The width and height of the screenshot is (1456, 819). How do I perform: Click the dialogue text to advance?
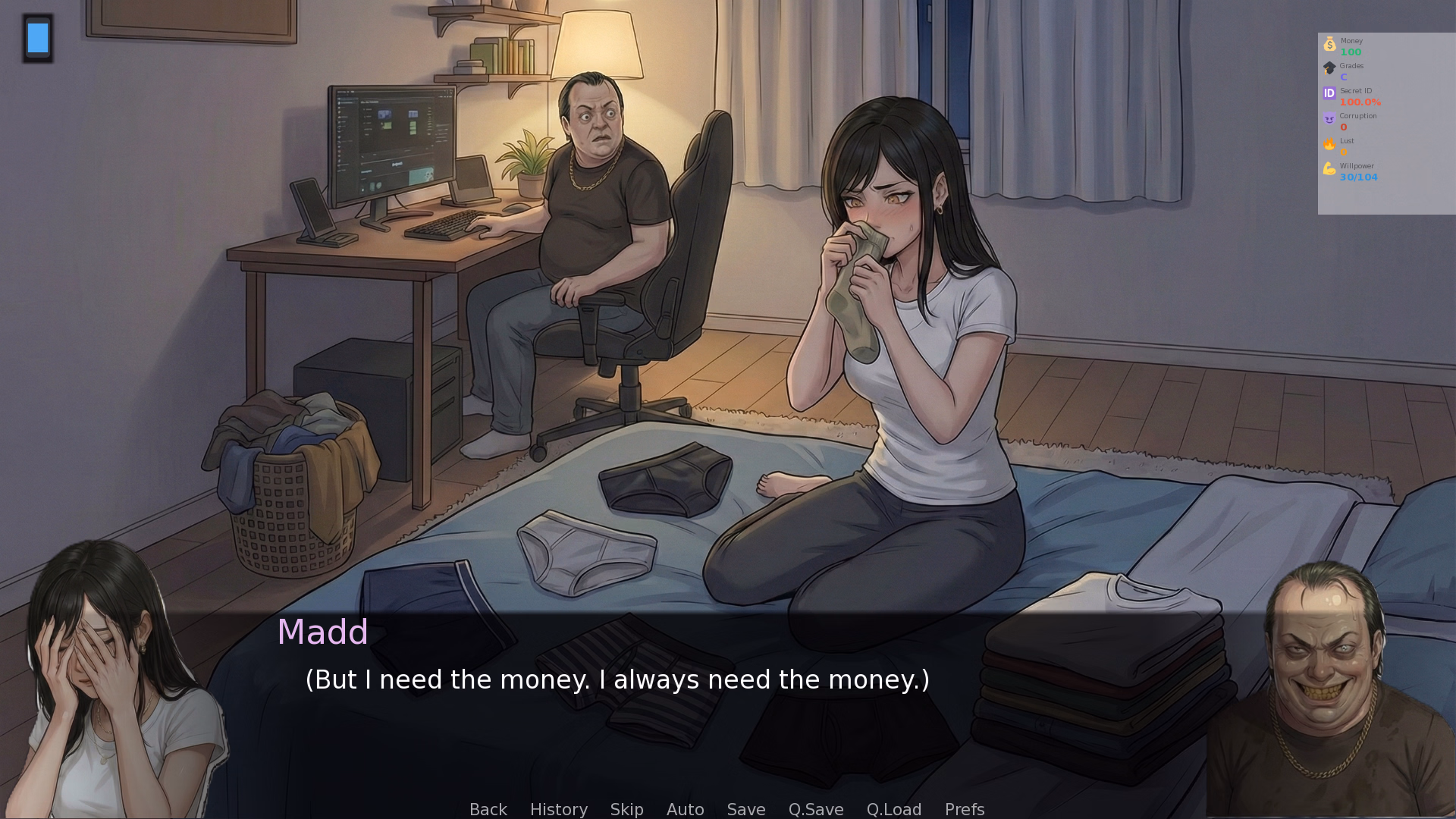point(617,679)
